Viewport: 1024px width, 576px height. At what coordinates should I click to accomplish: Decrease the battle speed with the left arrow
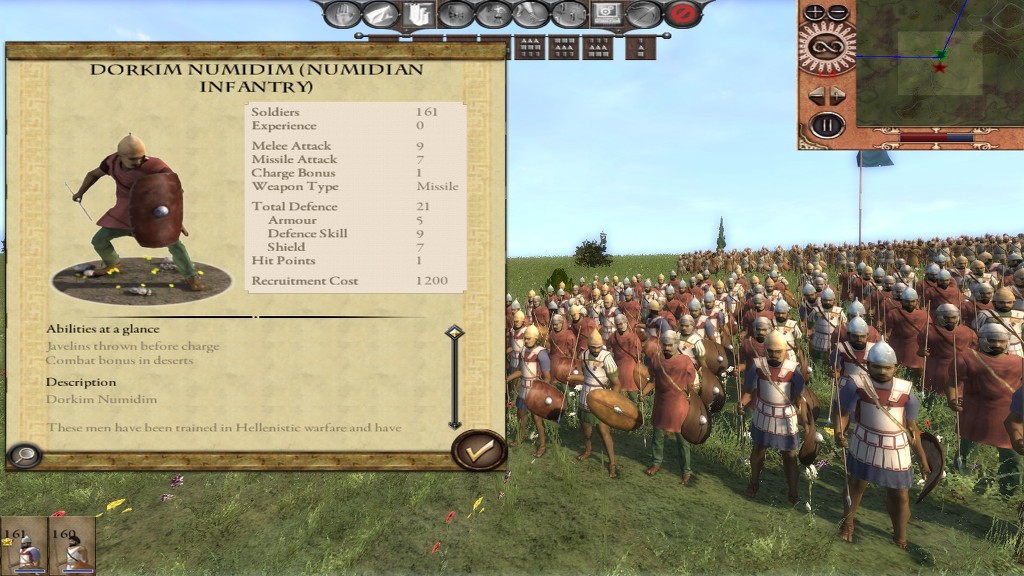click(x=815, y=95)
